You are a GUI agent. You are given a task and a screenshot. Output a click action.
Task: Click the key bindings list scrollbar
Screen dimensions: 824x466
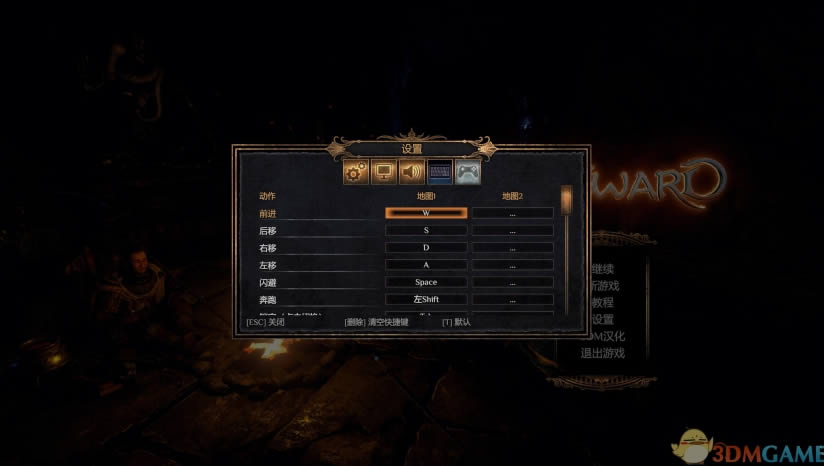point(566,250)
